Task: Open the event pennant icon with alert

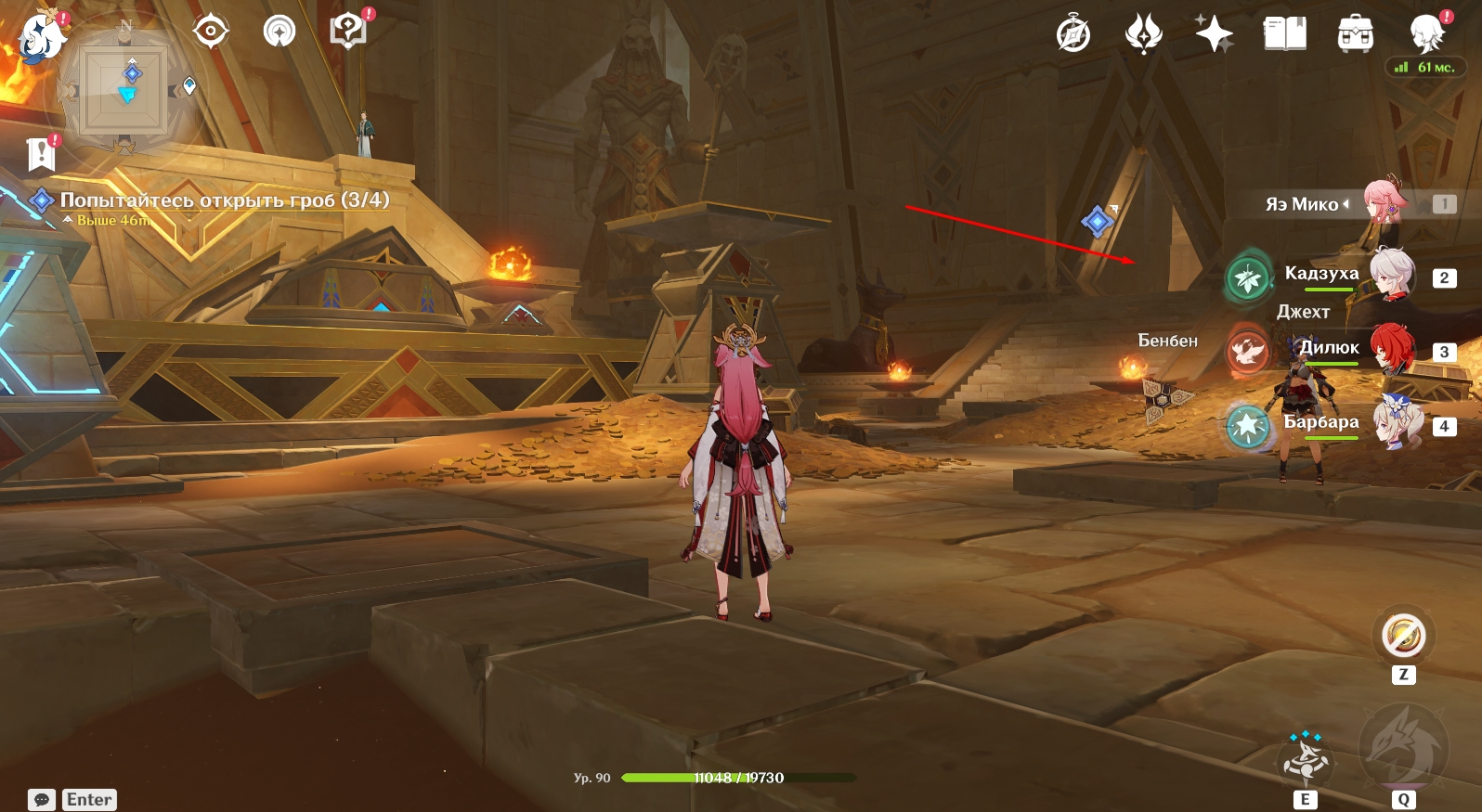Action: (41, 154)
